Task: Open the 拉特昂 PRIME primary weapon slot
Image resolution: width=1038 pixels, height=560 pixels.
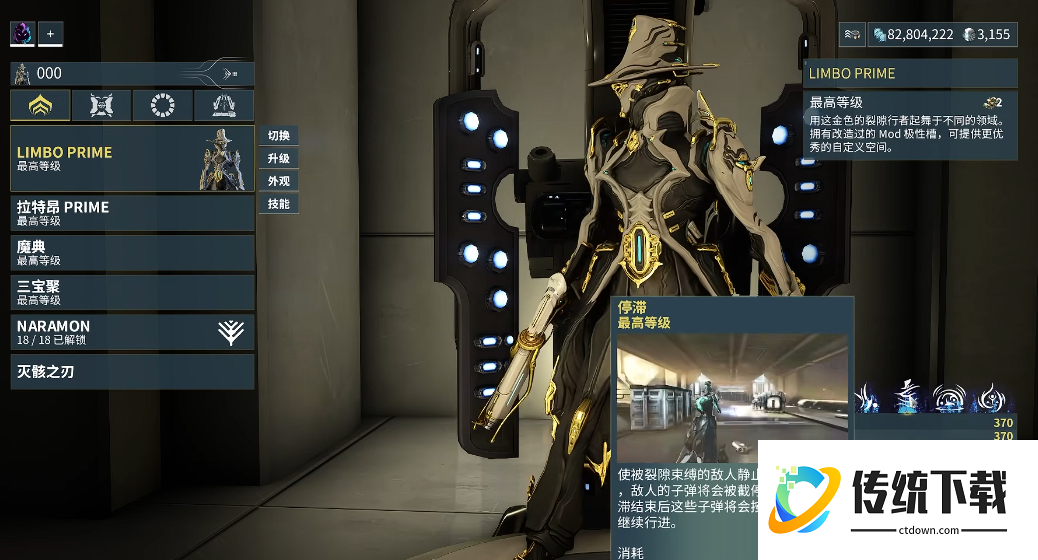Action: [x=132, y=213]
